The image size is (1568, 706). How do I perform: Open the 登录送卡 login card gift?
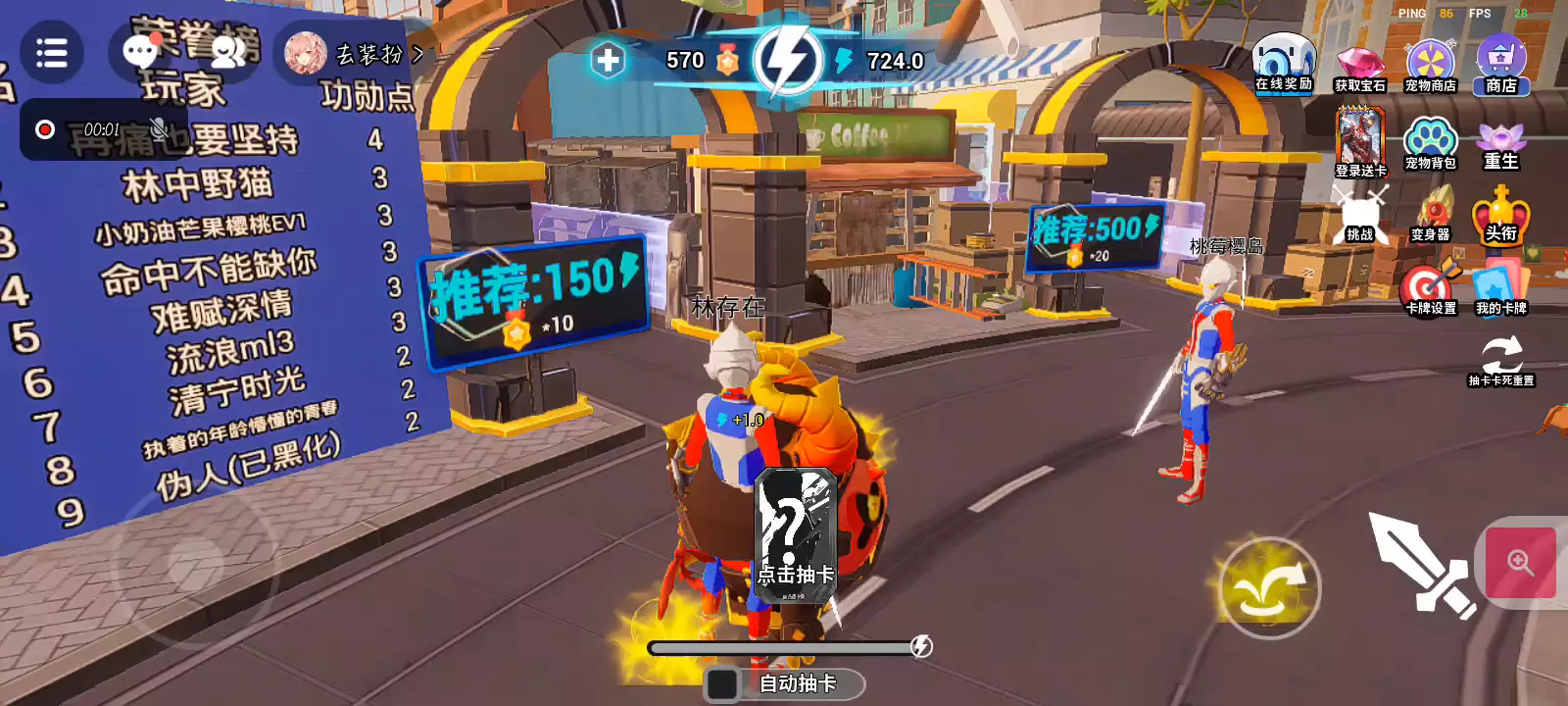pos(1360,140)
